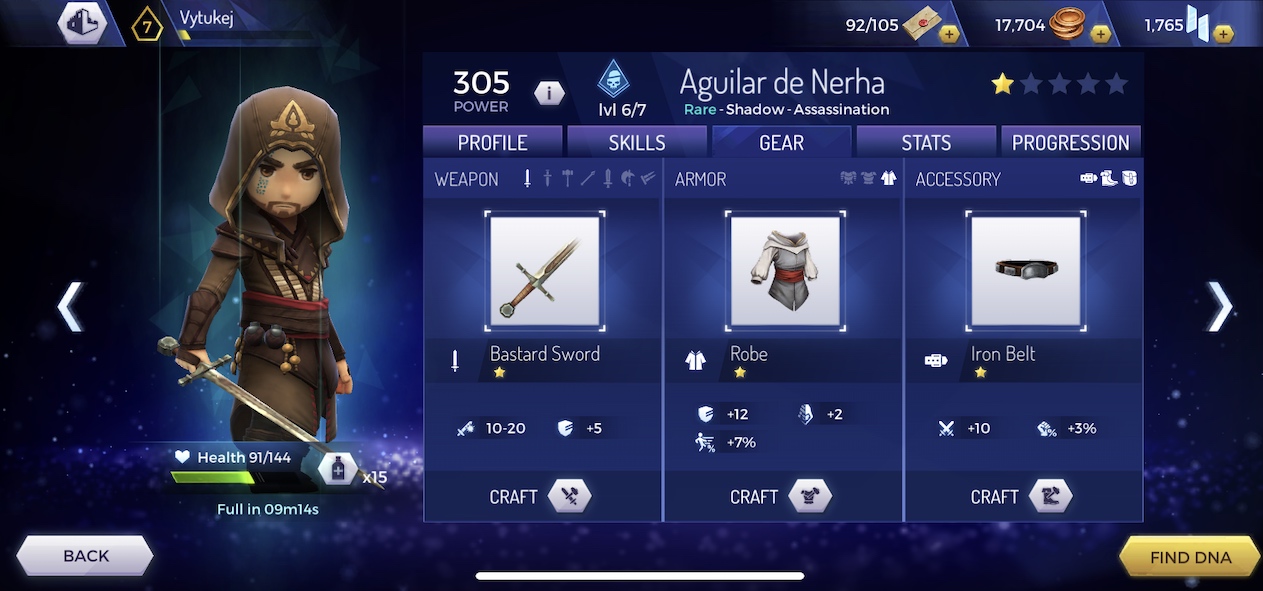This screenshot has width=1263, height=591.
Task: Add more gold coins with plus button
Action: pos(1100,34)
